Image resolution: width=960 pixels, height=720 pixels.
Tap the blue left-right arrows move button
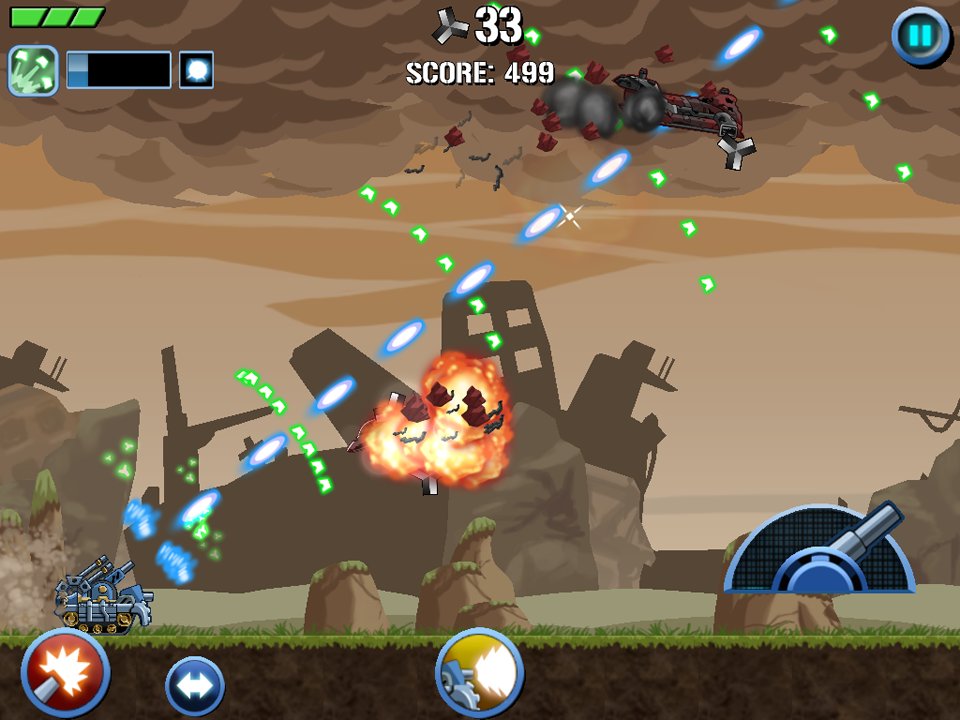(x=194, y=686)
